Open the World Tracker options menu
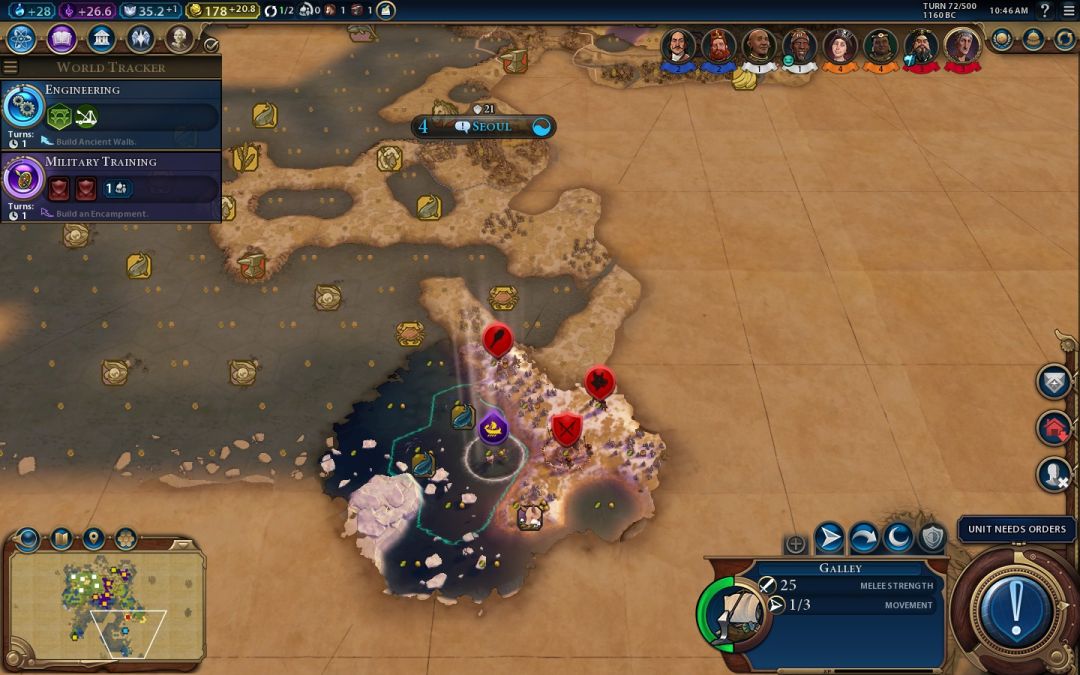This screenshot has width=1080, height=675. point(11,67)
